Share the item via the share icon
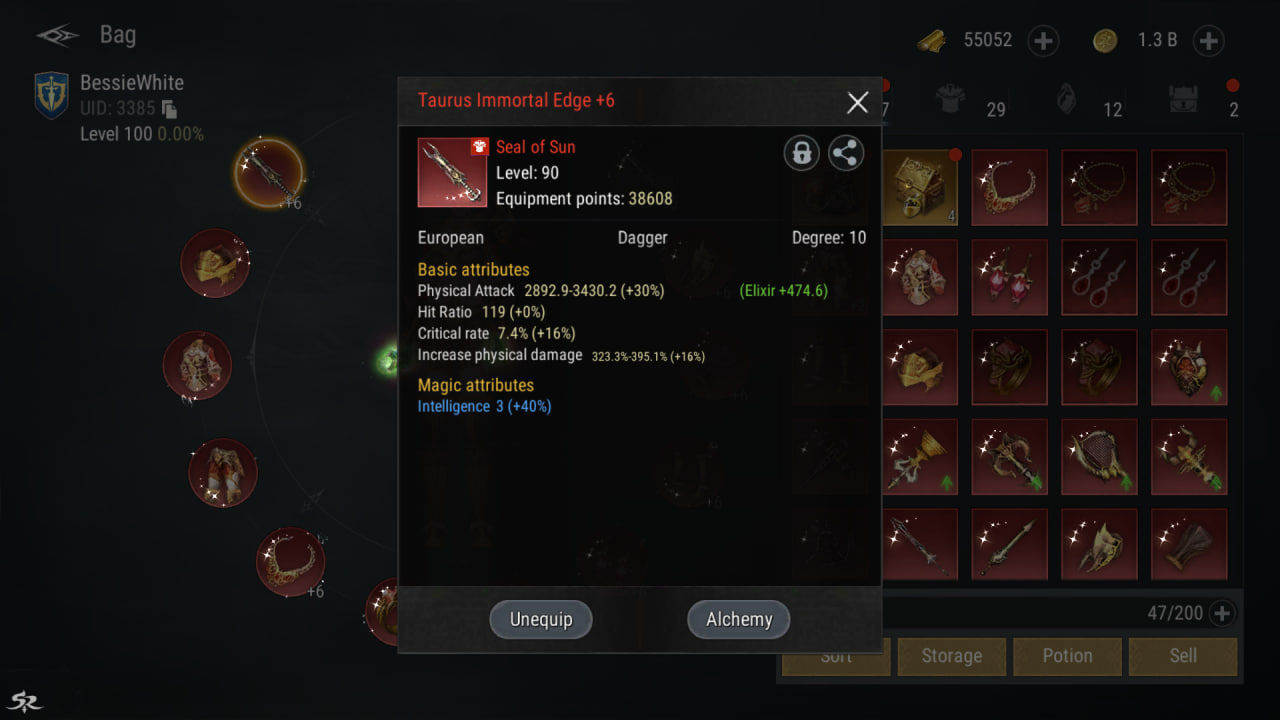 click(x=846, y=153)
